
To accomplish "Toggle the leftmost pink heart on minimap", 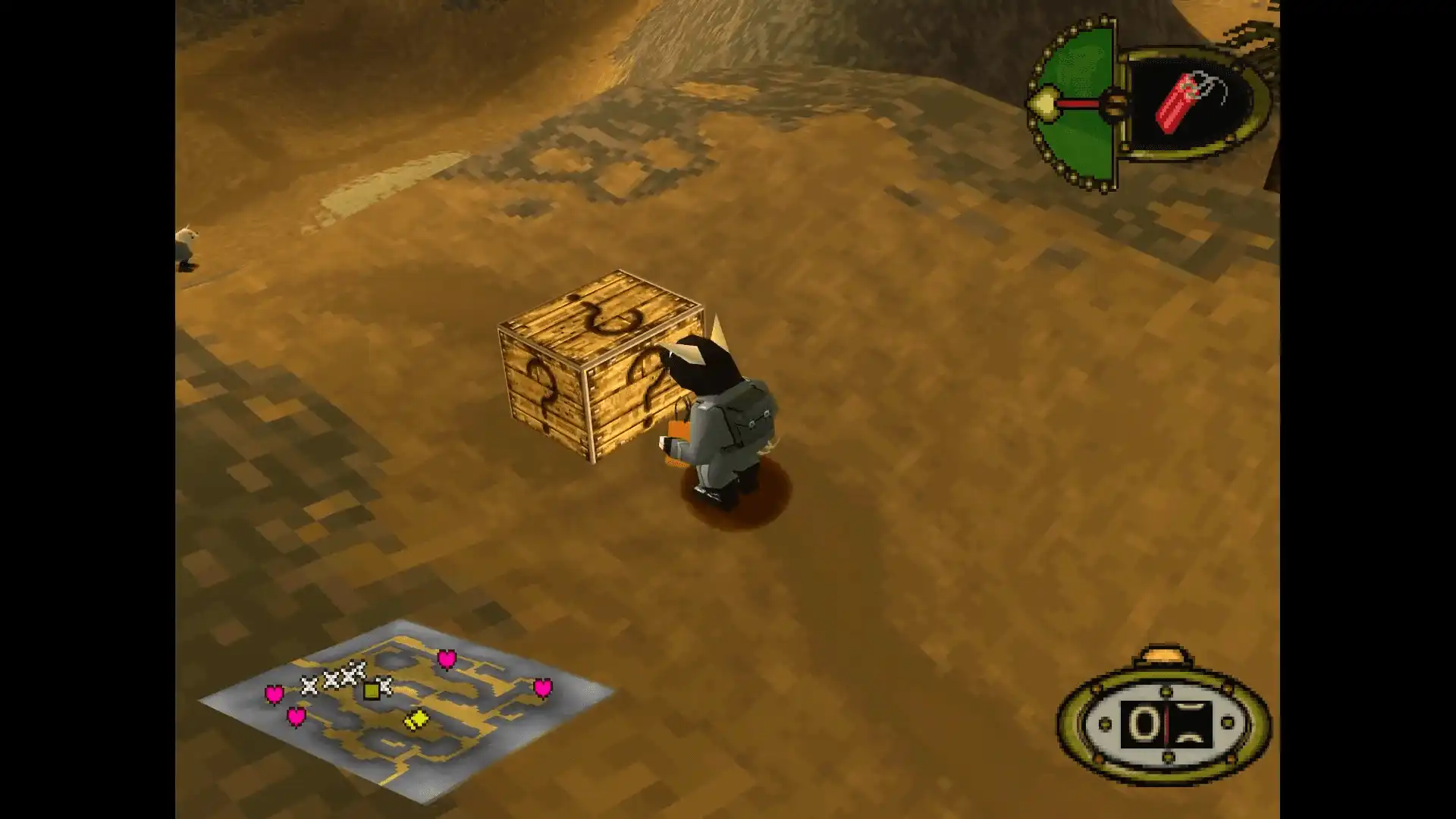I will 275,693.
